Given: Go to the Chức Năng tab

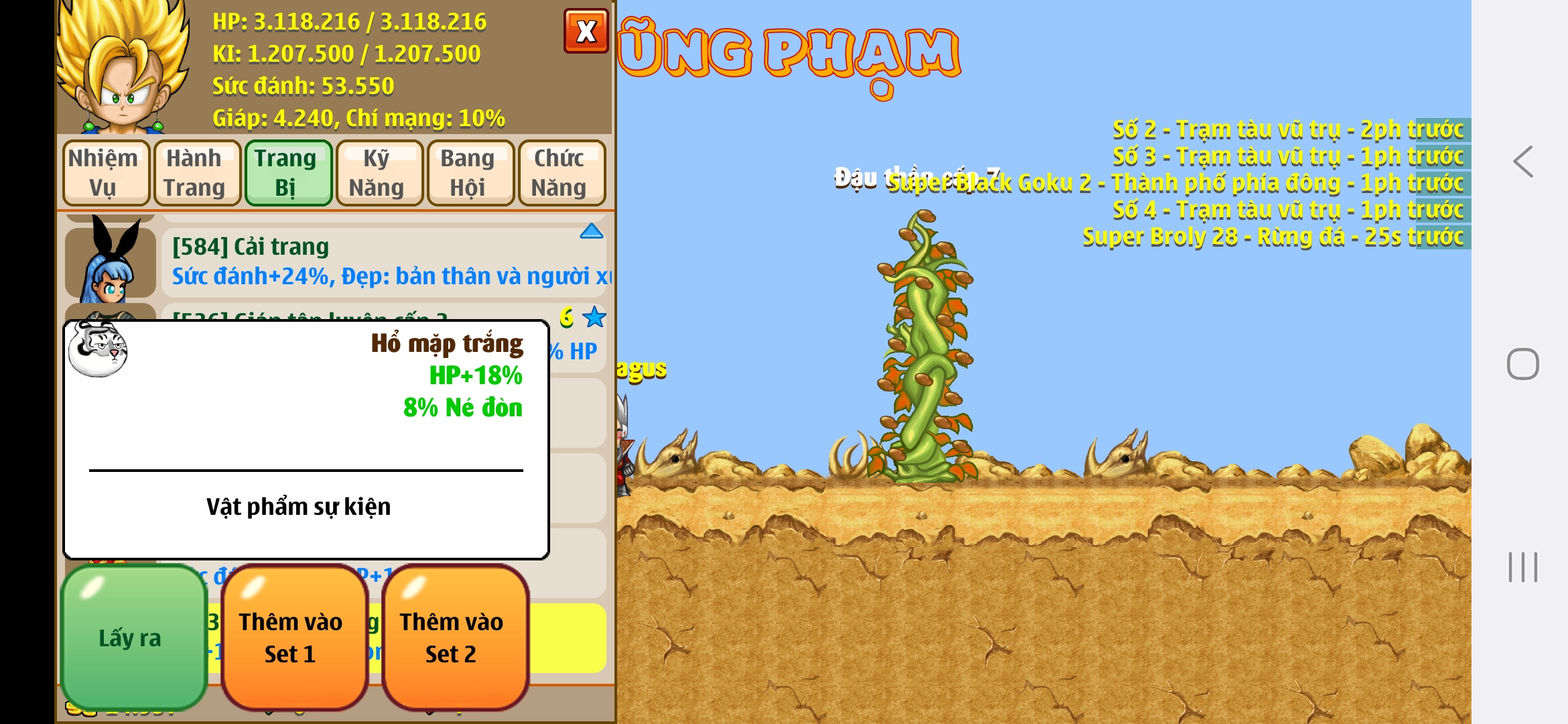Looking at the screenshot, I should (x=561, y=173).
